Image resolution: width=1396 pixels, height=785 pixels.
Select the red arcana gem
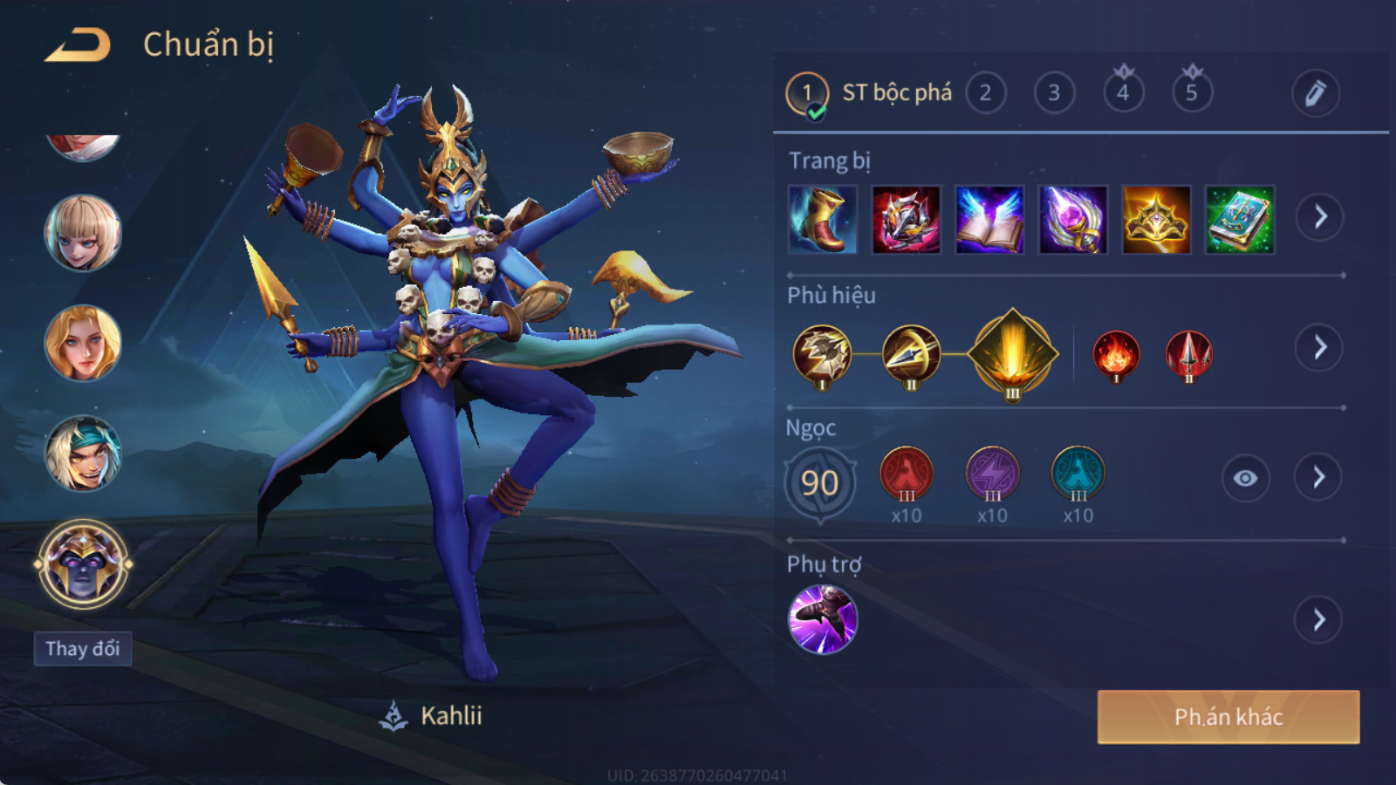(x=906, y=474)
